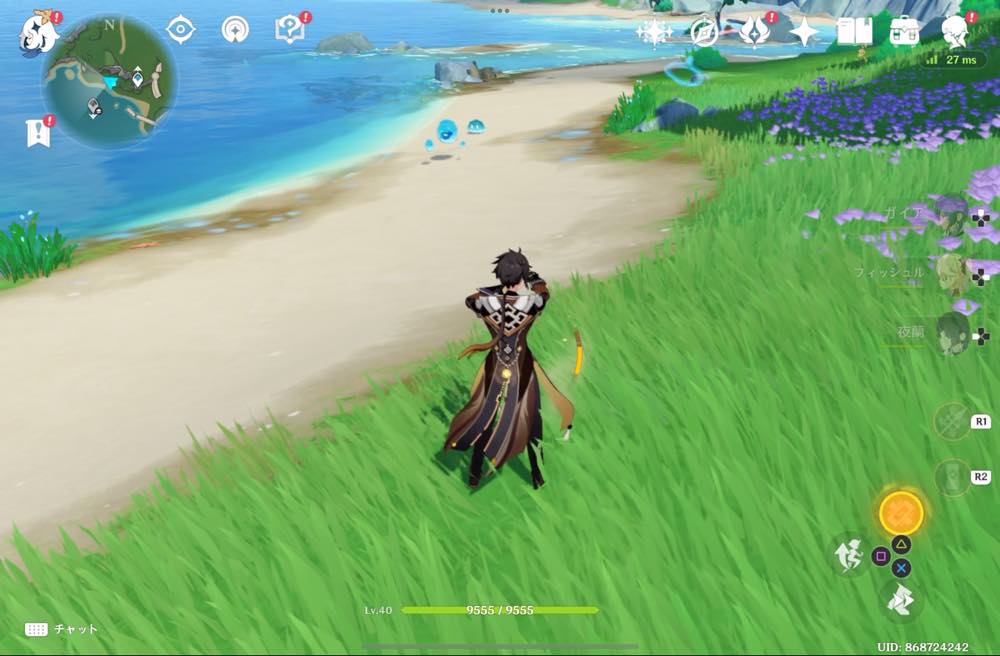The image size is (1000, 656).
Task: Open the wish sparkle-cluster icon
Action: pos(654,32)
